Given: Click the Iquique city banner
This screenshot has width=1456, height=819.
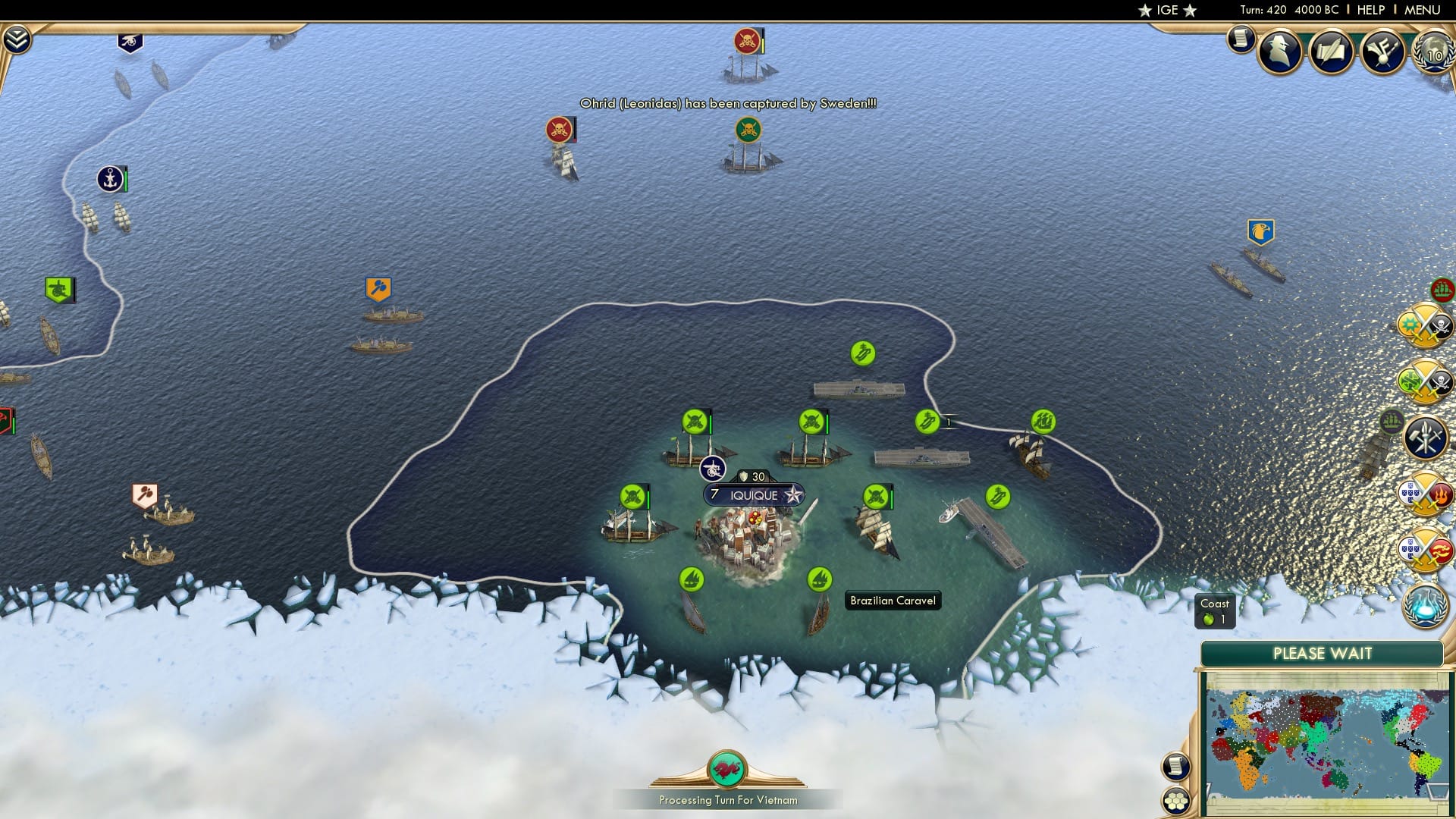Looking at the screenshot, I should coord(753,494).
